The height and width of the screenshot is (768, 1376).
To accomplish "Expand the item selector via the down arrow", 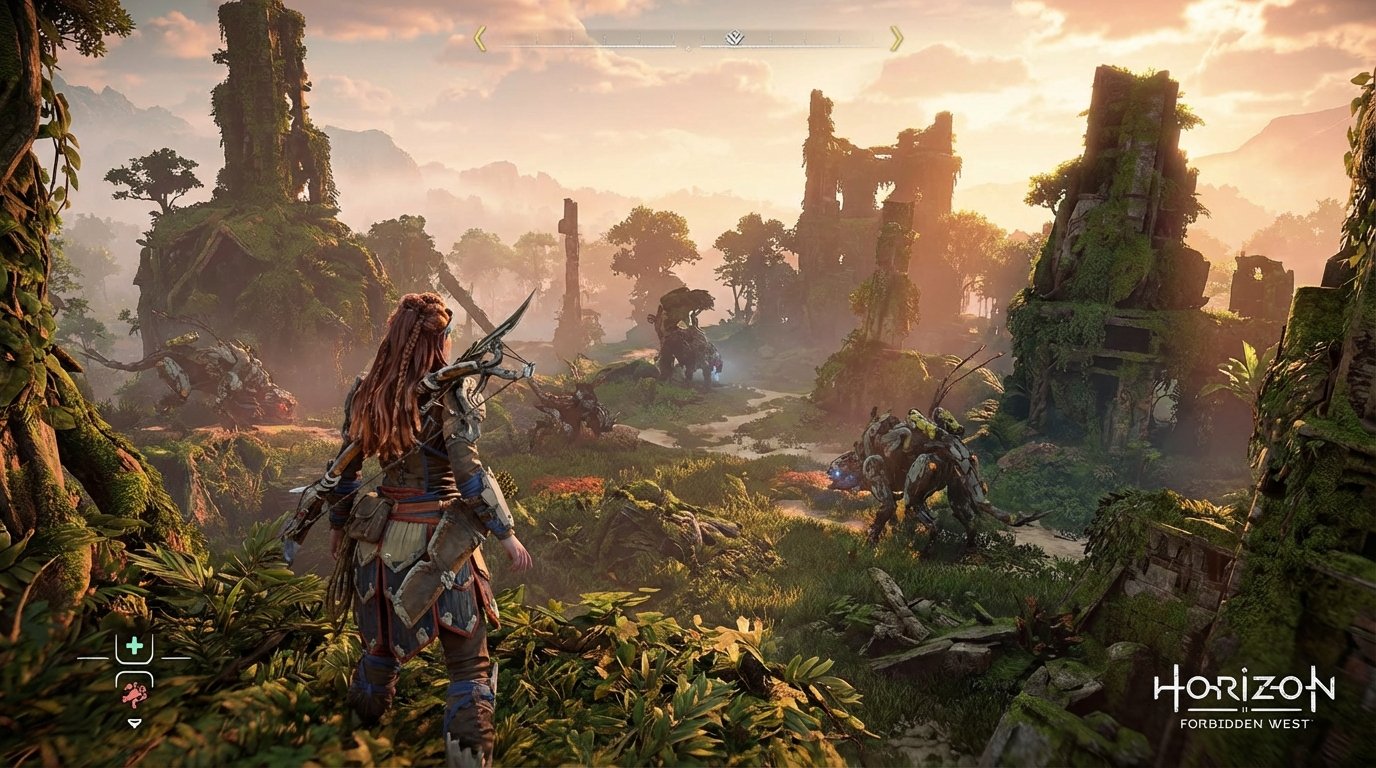I will [135, 723].
